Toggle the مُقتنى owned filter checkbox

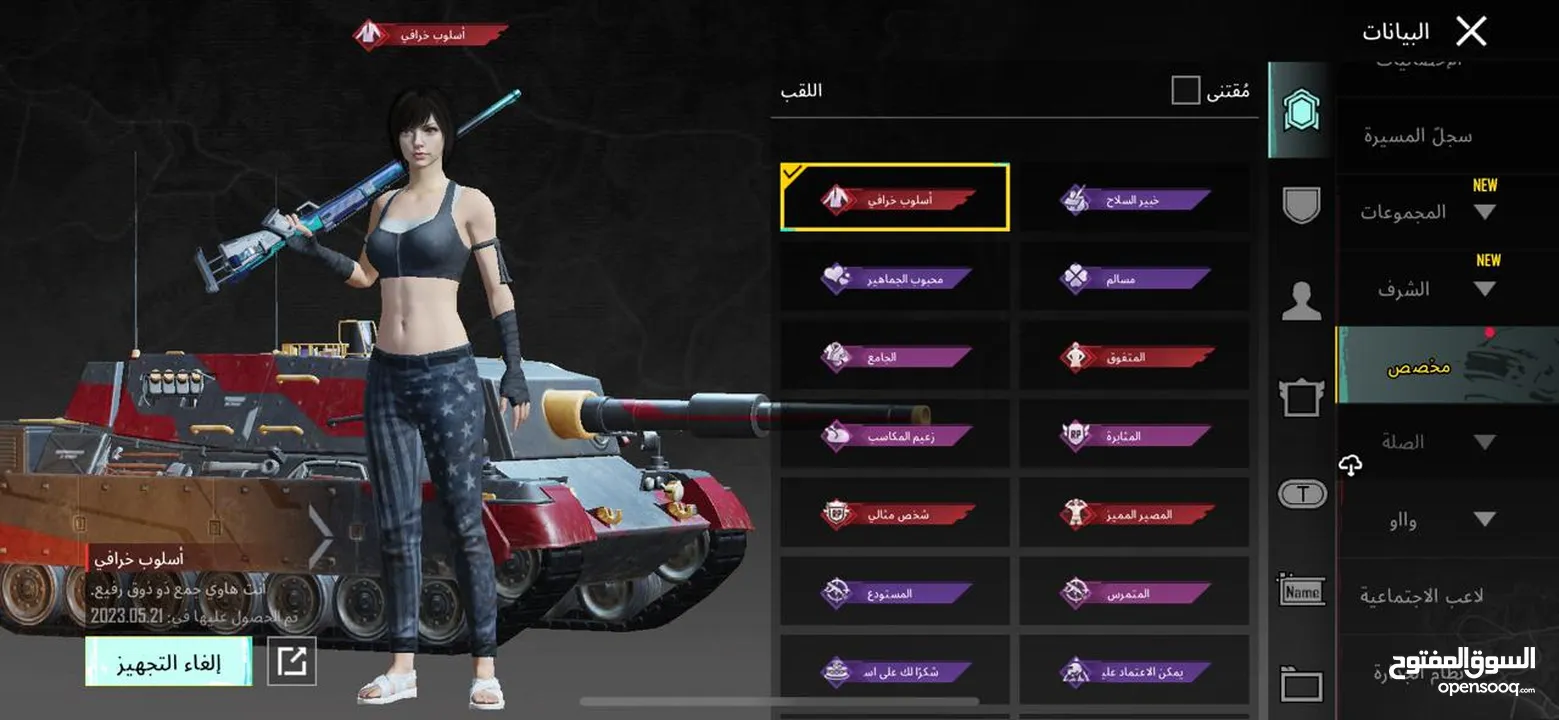click(1185, 91)
